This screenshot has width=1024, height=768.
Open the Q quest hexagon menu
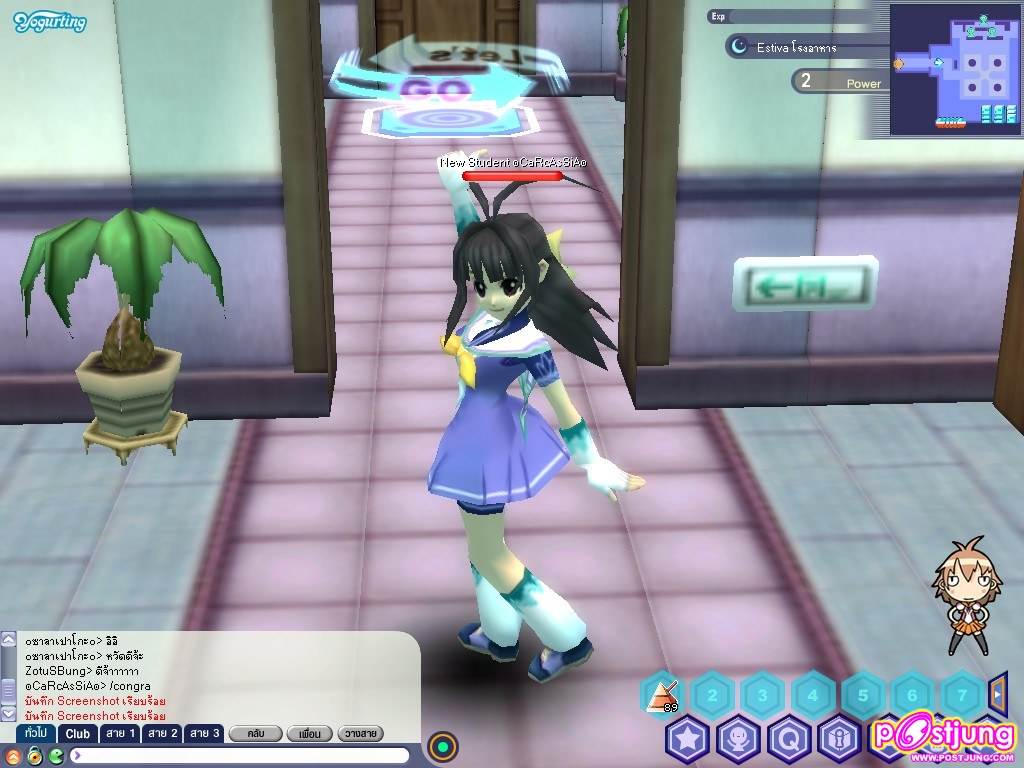(x=789, y=739)
